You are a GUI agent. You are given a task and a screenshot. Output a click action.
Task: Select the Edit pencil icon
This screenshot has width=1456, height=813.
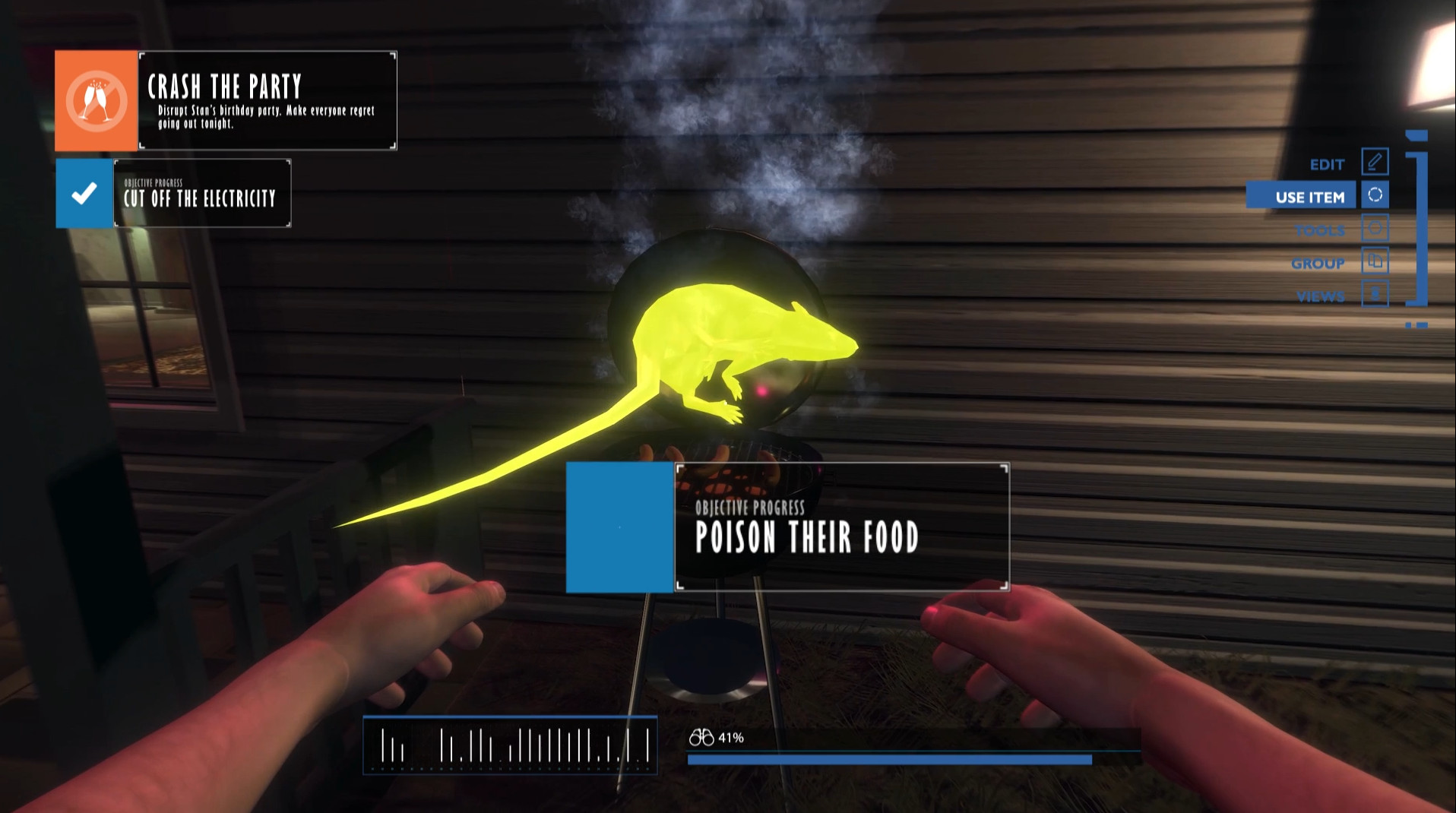tap(1374, 161)
